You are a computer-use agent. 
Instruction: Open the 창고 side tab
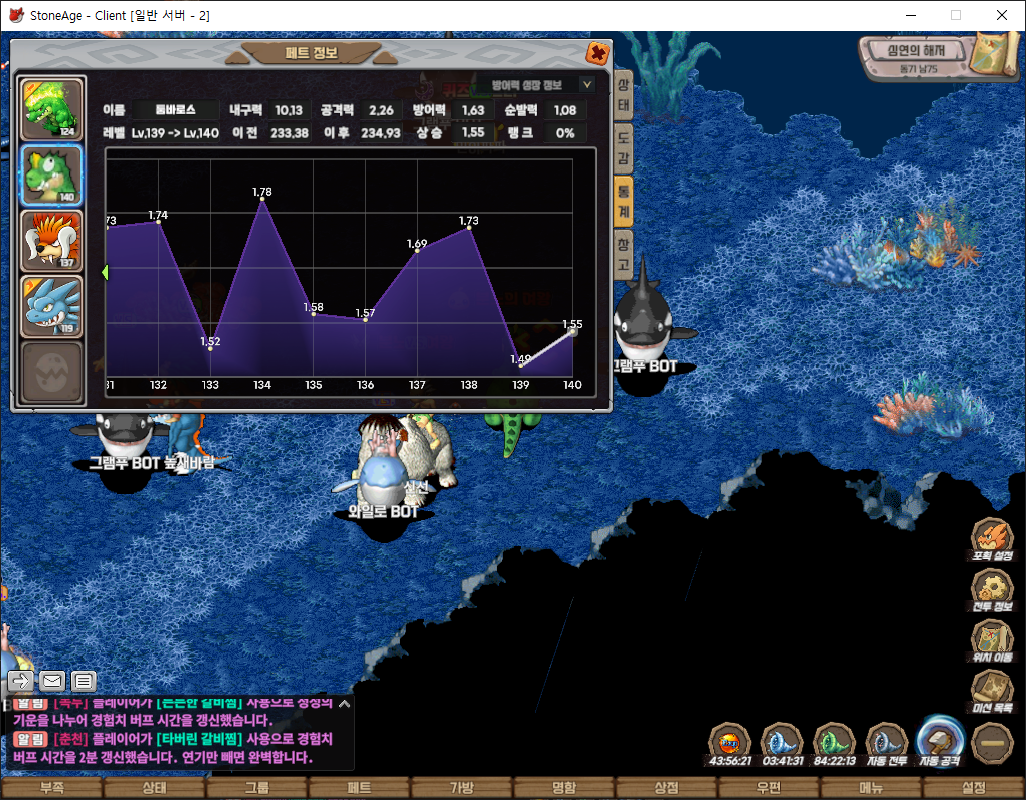[623, 255]
